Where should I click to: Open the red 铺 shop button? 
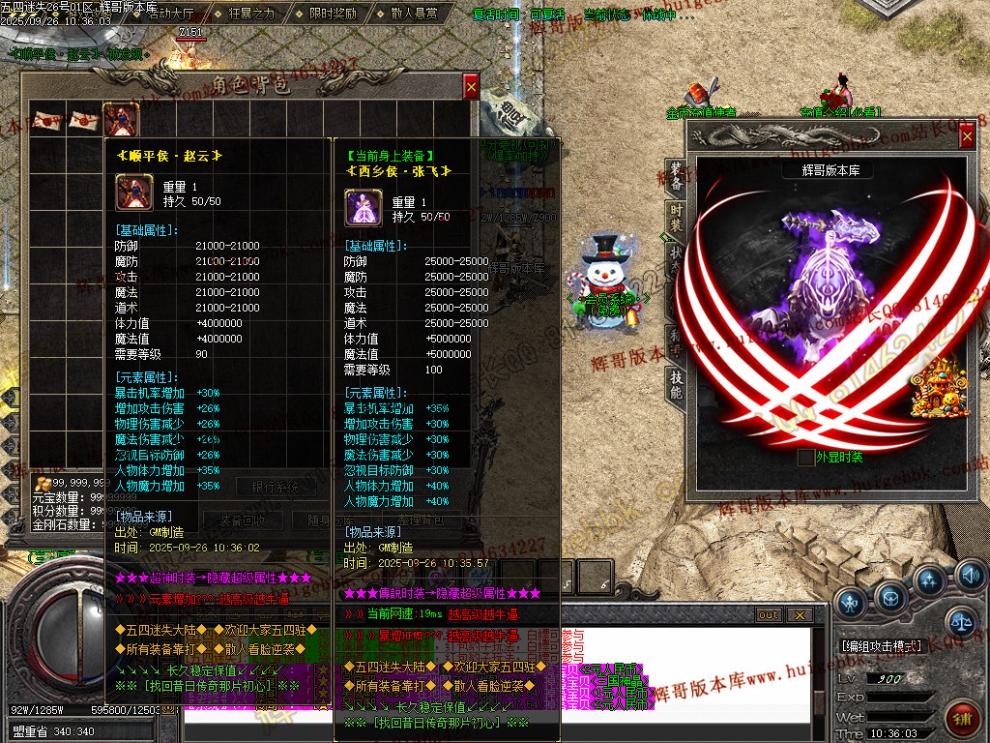(962, 719)
